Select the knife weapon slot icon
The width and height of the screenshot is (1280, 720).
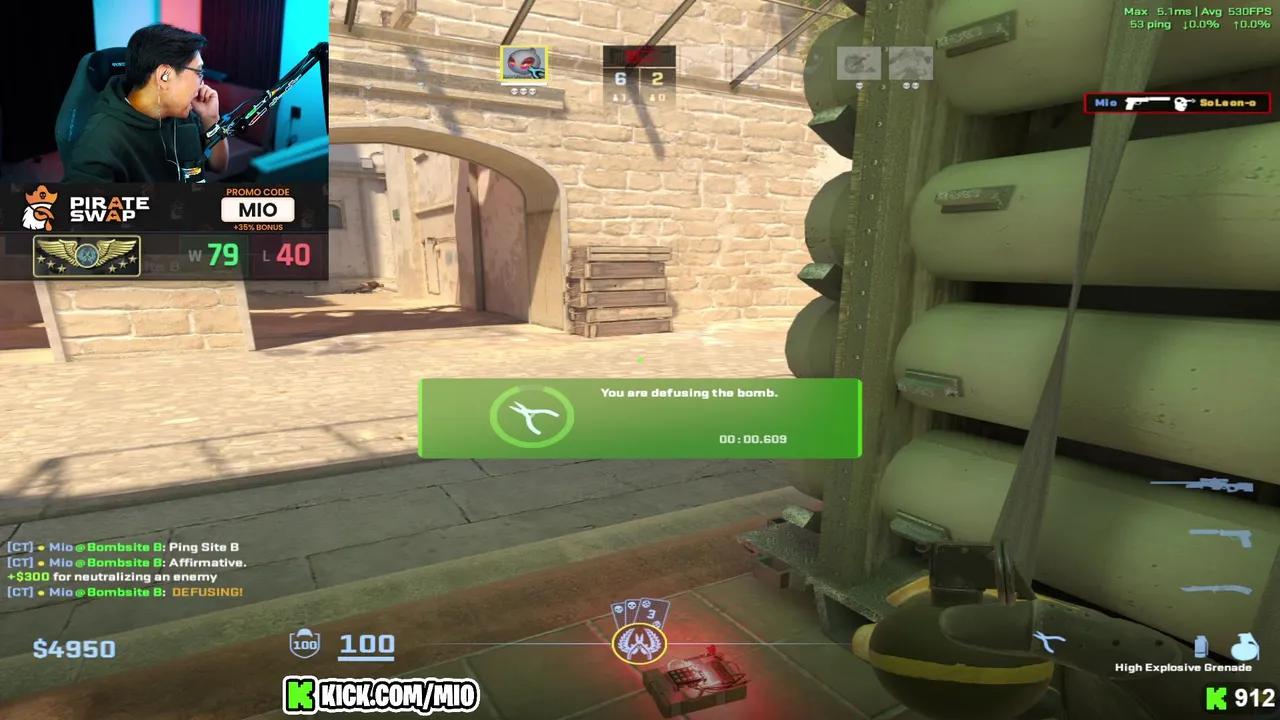click(1216, 588)
